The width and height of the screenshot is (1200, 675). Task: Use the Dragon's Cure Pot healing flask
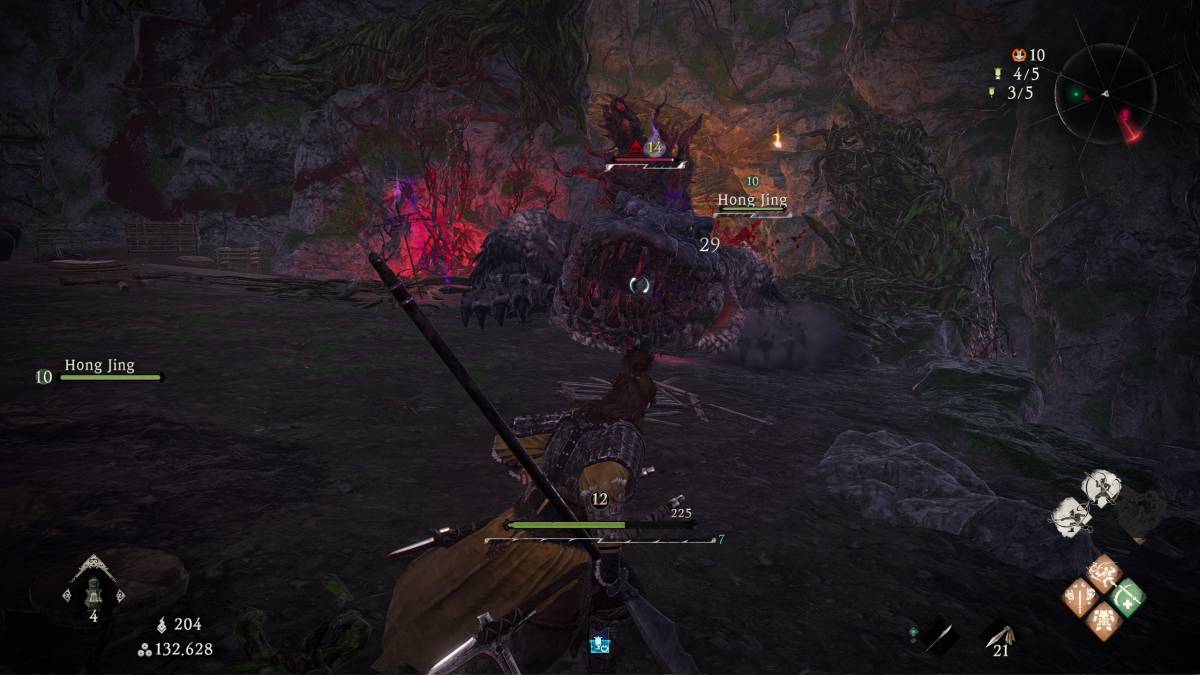coord(93,590)
